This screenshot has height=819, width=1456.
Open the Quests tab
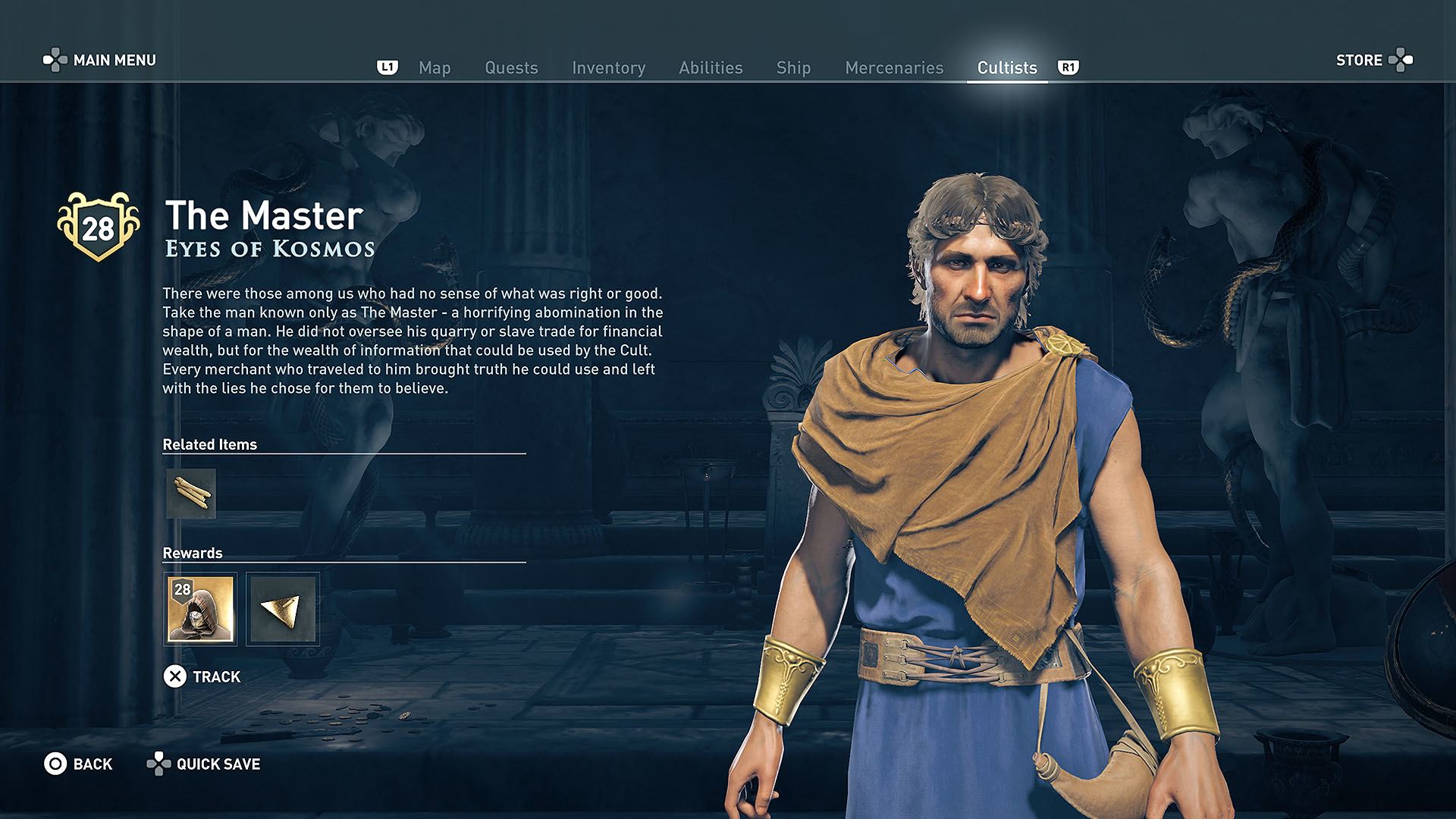511,67
